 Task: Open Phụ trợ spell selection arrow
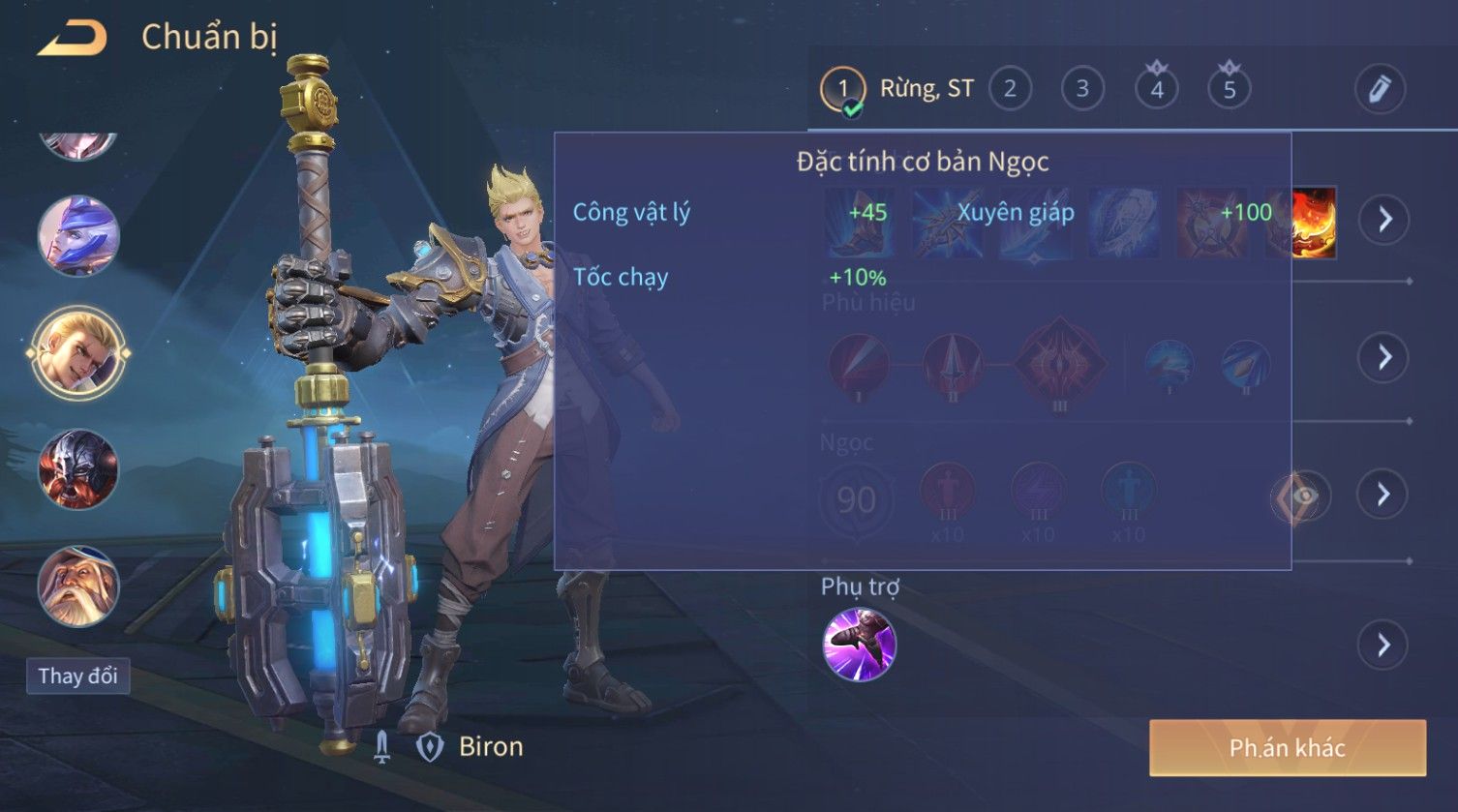point(1384,645)
